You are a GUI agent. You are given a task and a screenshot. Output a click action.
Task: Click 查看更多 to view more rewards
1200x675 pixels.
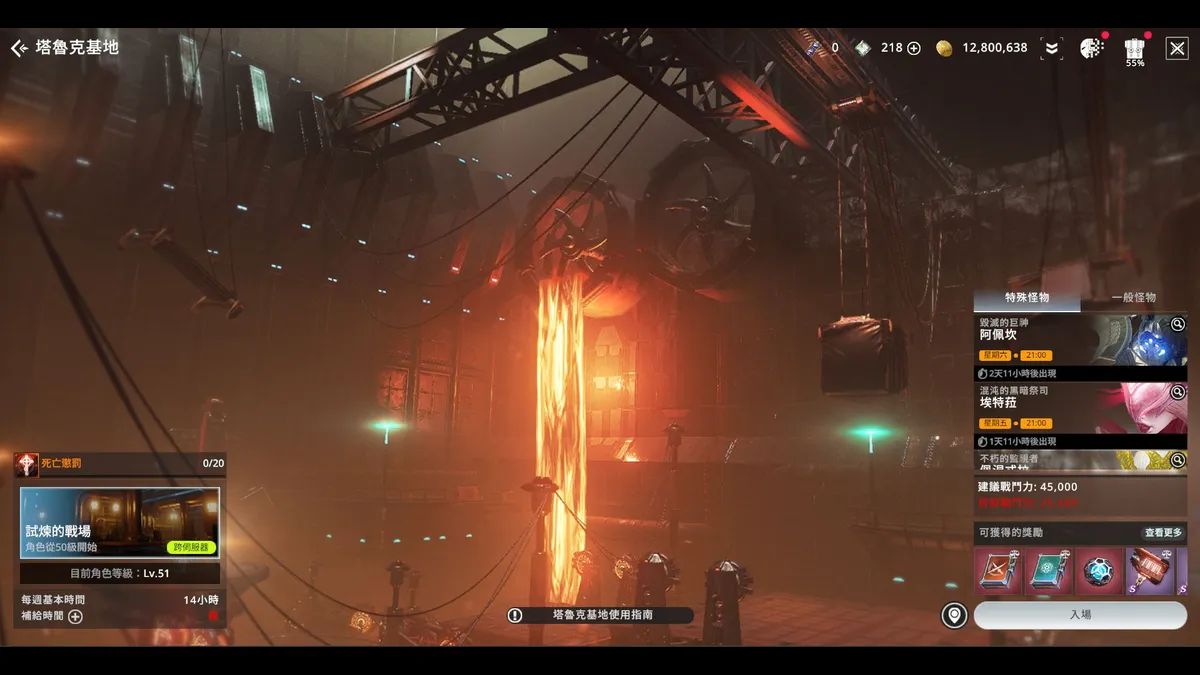pos(1163,533)
